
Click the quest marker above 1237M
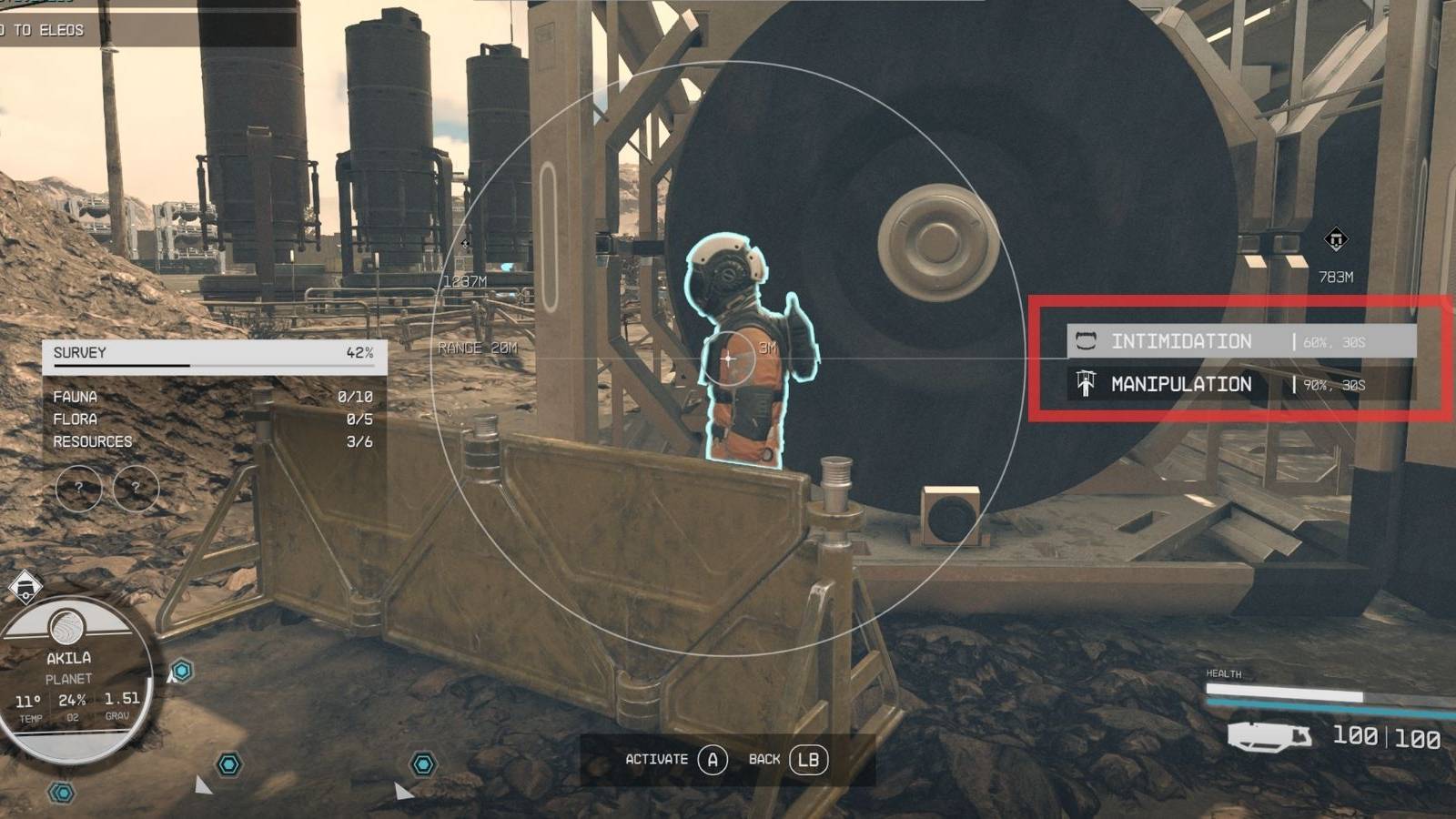pyautogui.click(x=464, y=244)
